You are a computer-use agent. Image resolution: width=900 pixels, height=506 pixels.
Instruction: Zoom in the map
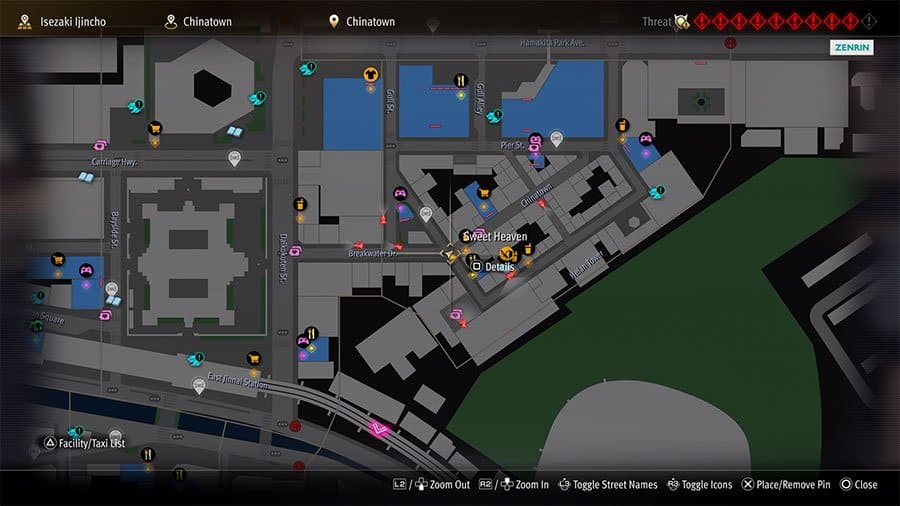[x=518, y=484]
